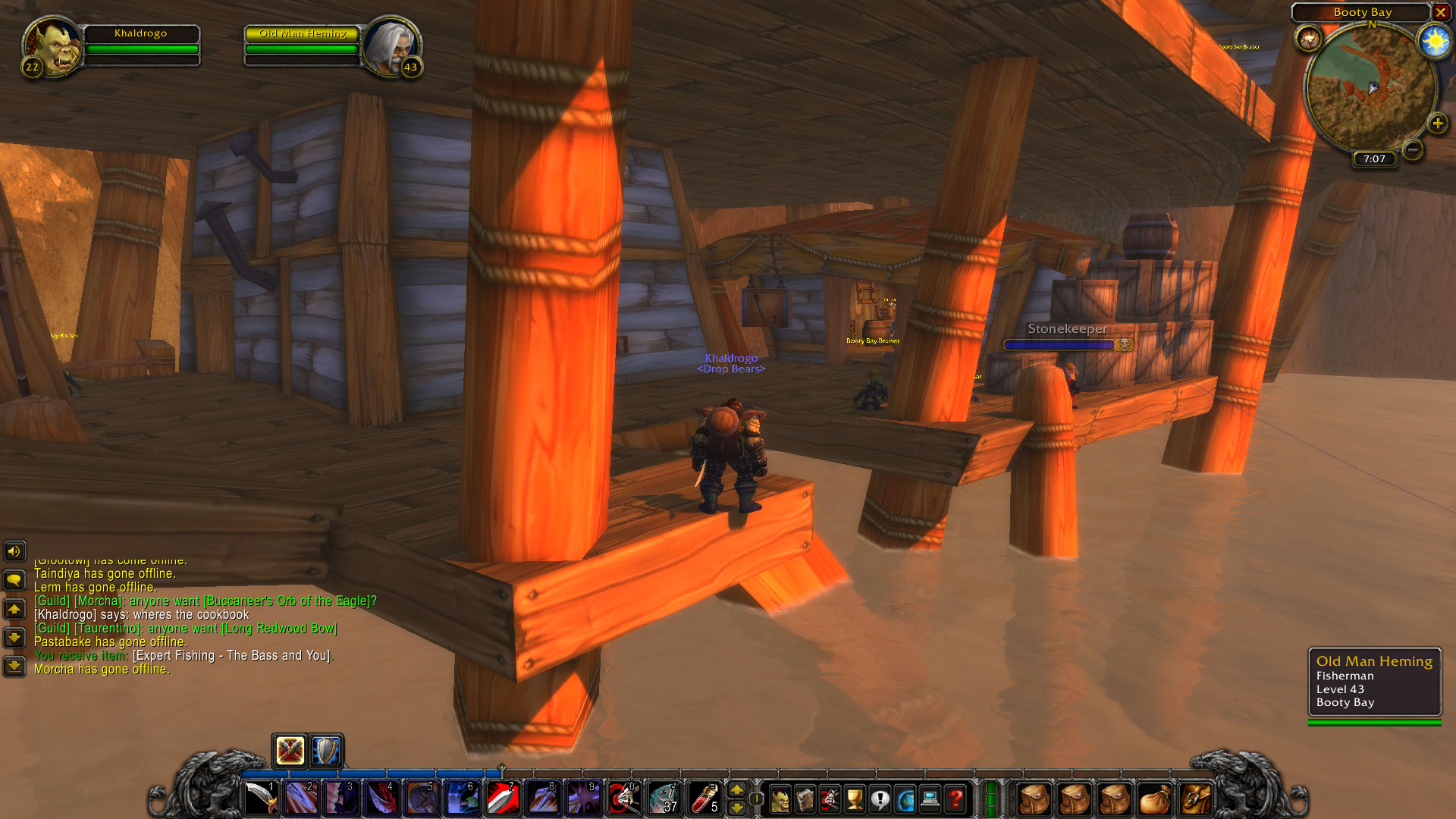Open minimap tracking options
1456x819 pixels.
(1310, 38)
